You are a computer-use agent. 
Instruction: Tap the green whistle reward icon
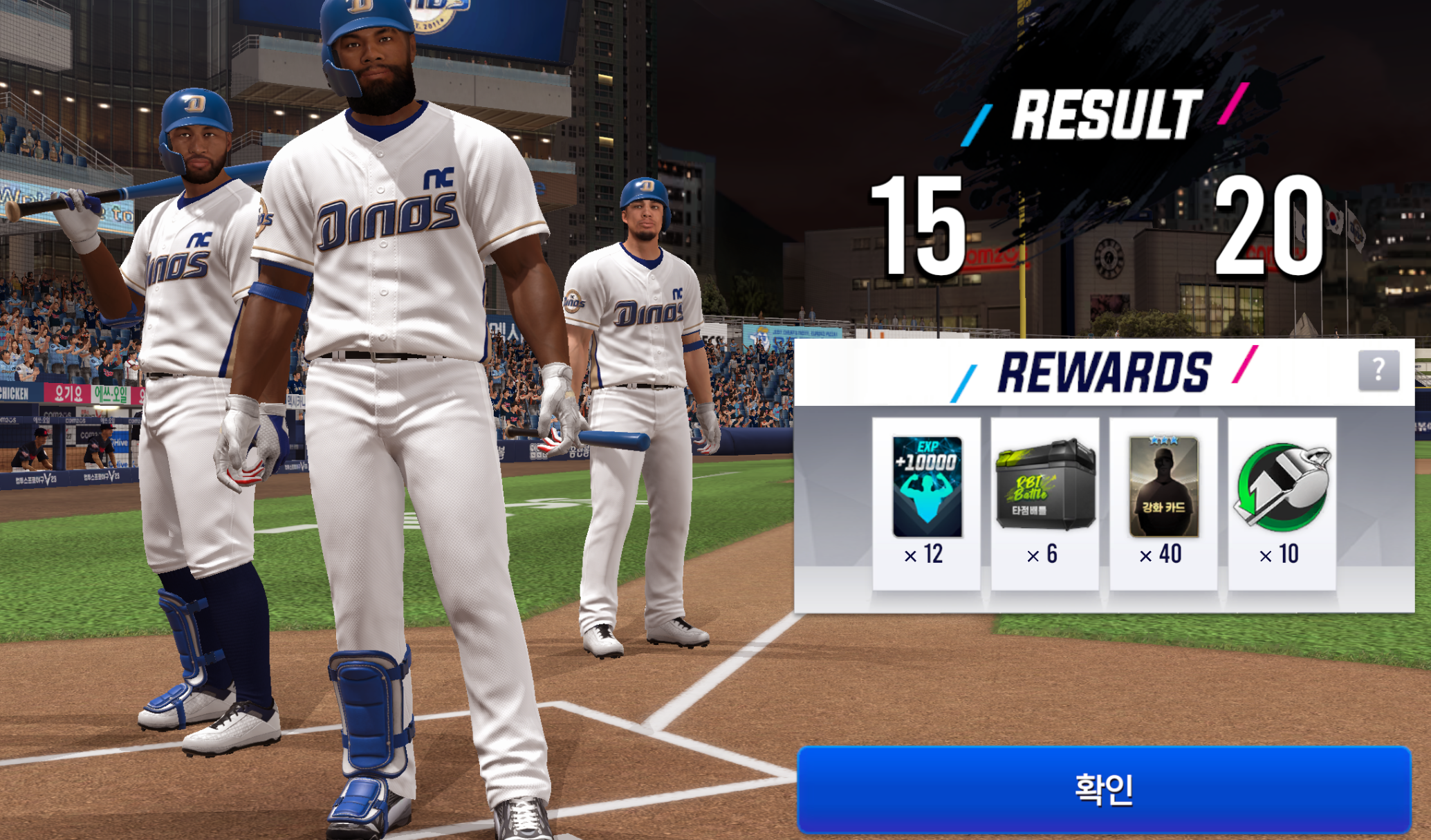point(1282,487)
